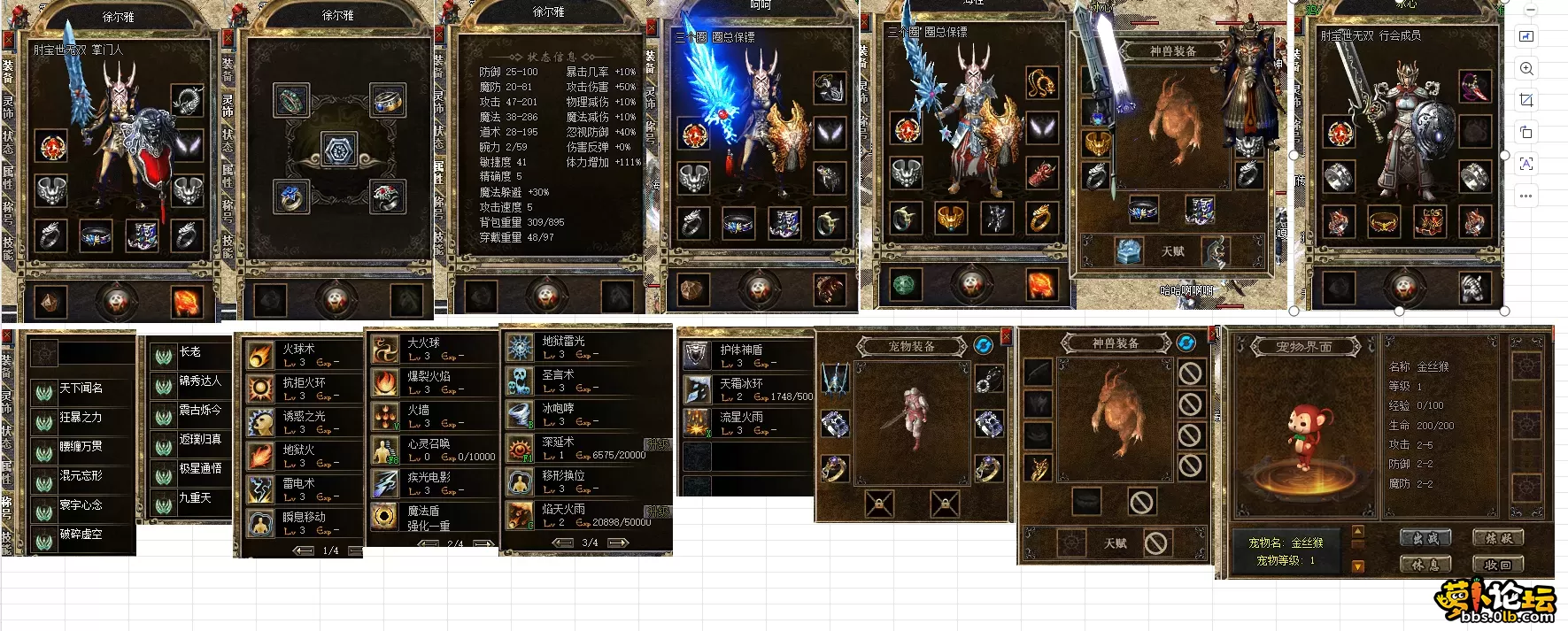This screenshot has height=631, width=1568.
Task: Choose the 休息 rest button
Action: (1425, 564)
